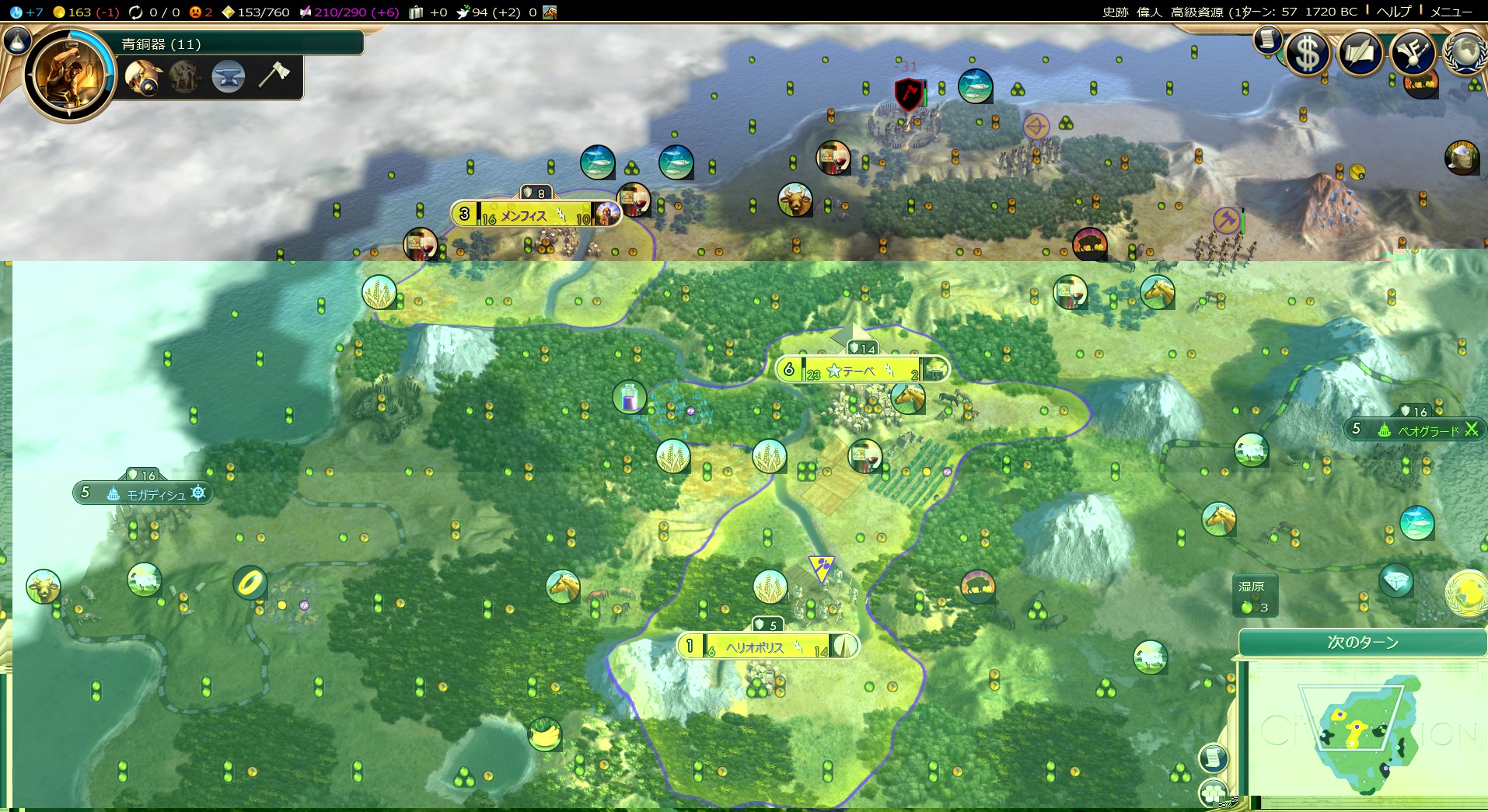Open the メニュー game menu
This screenshot has height=812, width=1488.
pyautogui.click(x=1451, y=12)
